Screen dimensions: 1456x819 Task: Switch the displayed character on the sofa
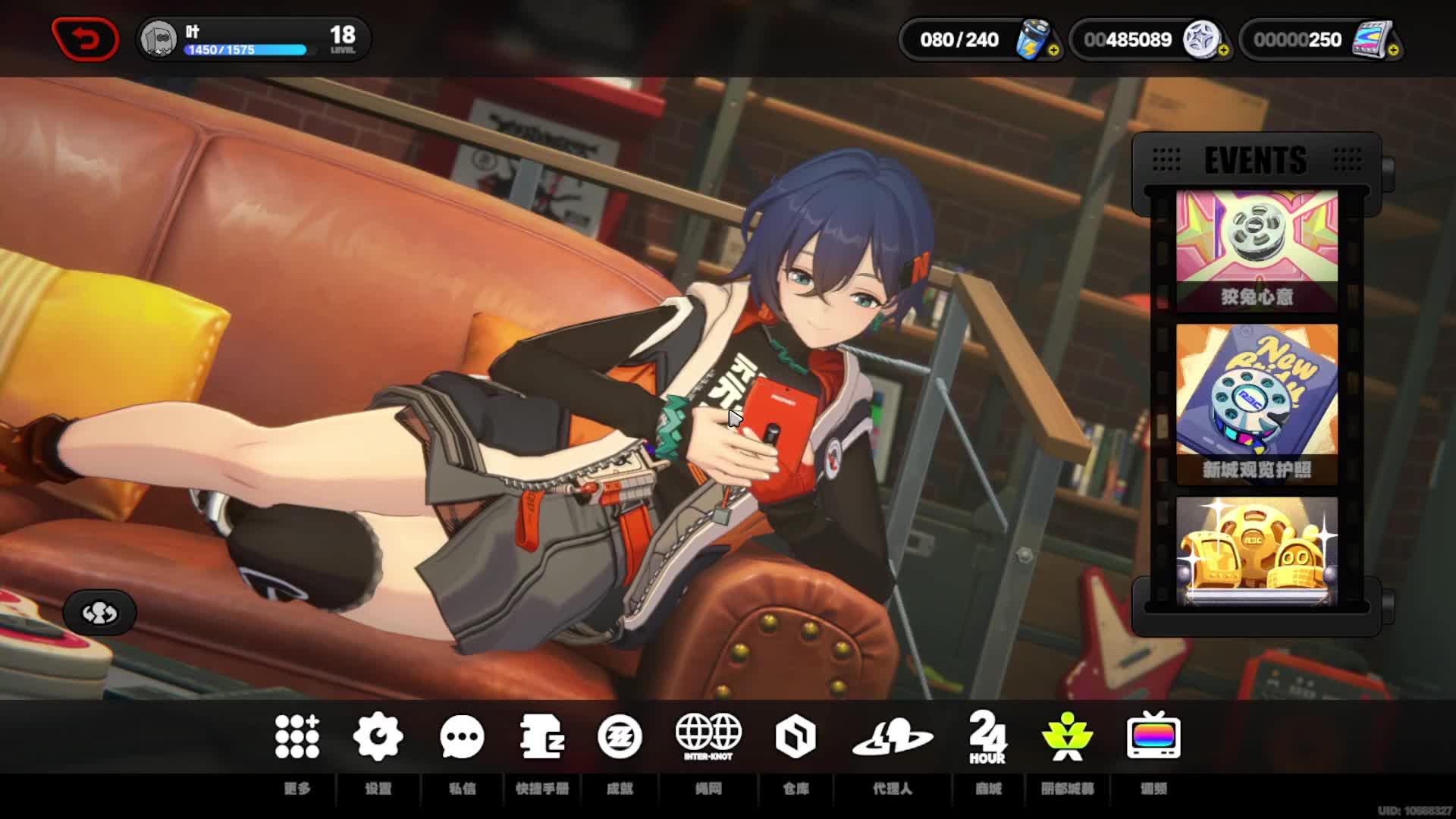[99, 613]
